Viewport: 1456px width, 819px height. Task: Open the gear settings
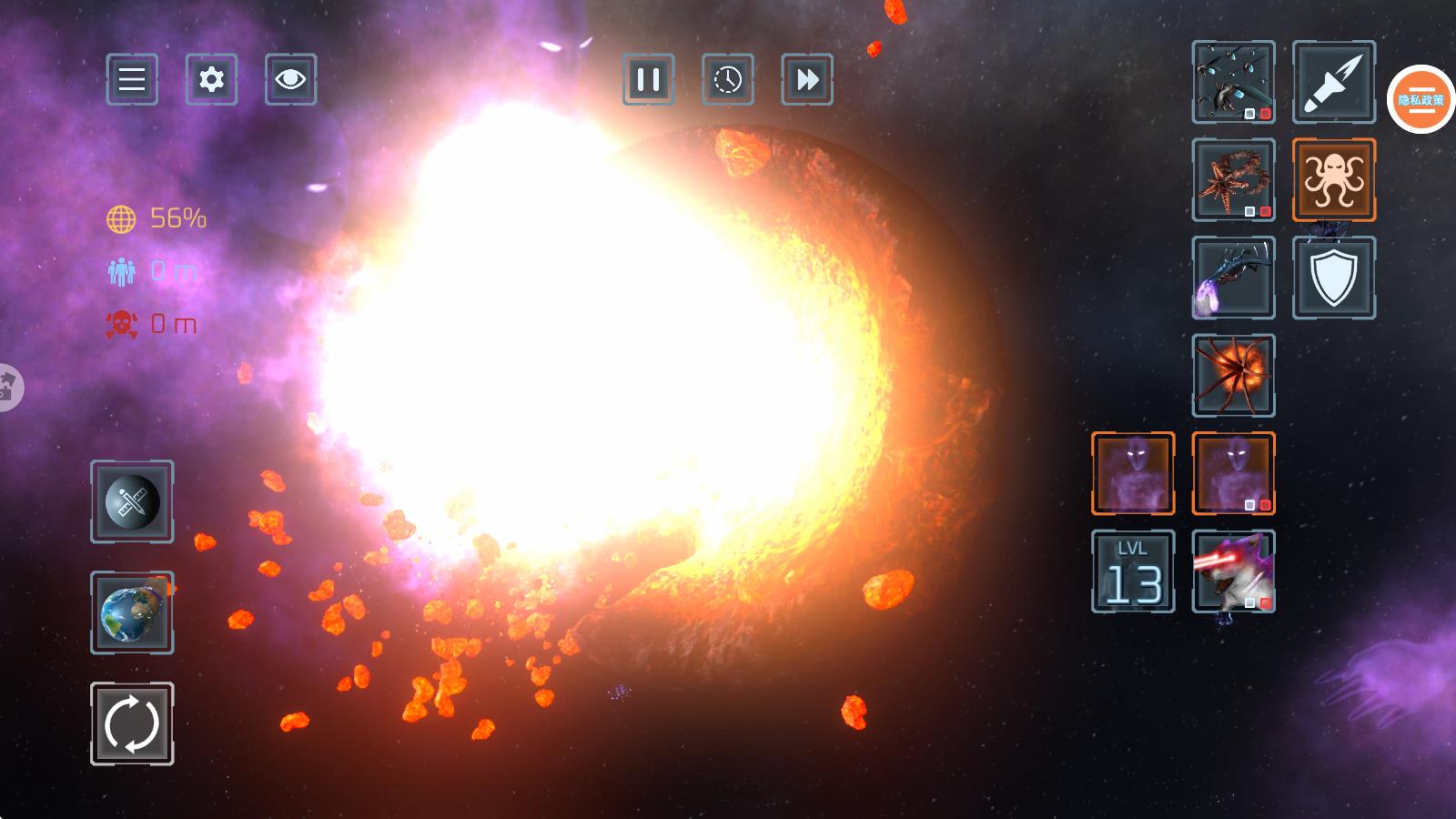click(211, 79)
